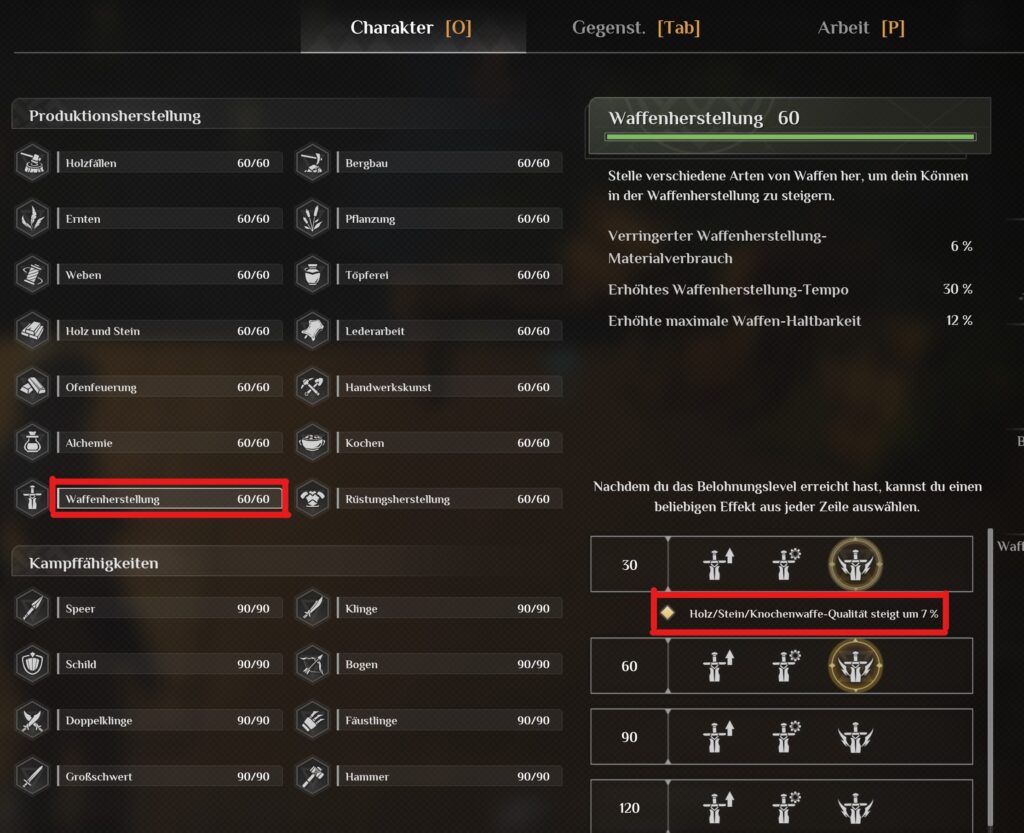Open the Töpferei skill details

(447, 275)
